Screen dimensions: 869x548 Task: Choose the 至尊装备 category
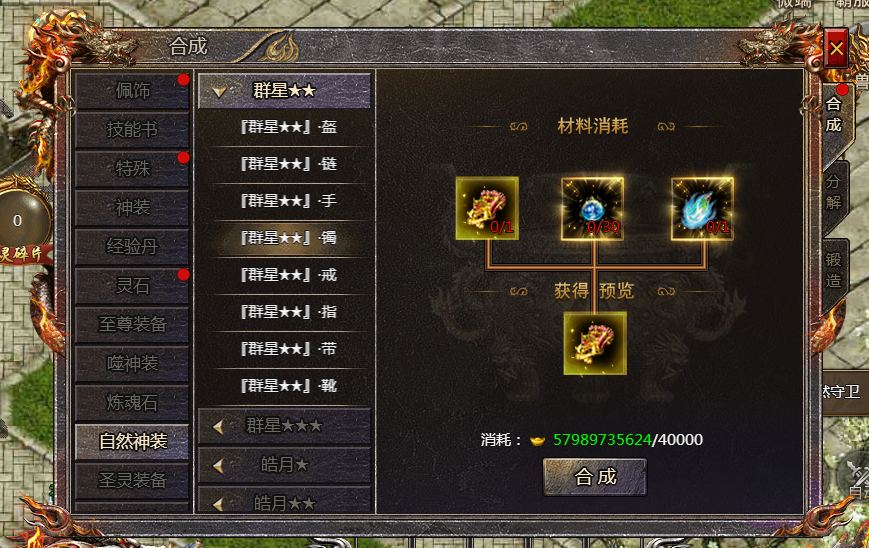(132, 324)
